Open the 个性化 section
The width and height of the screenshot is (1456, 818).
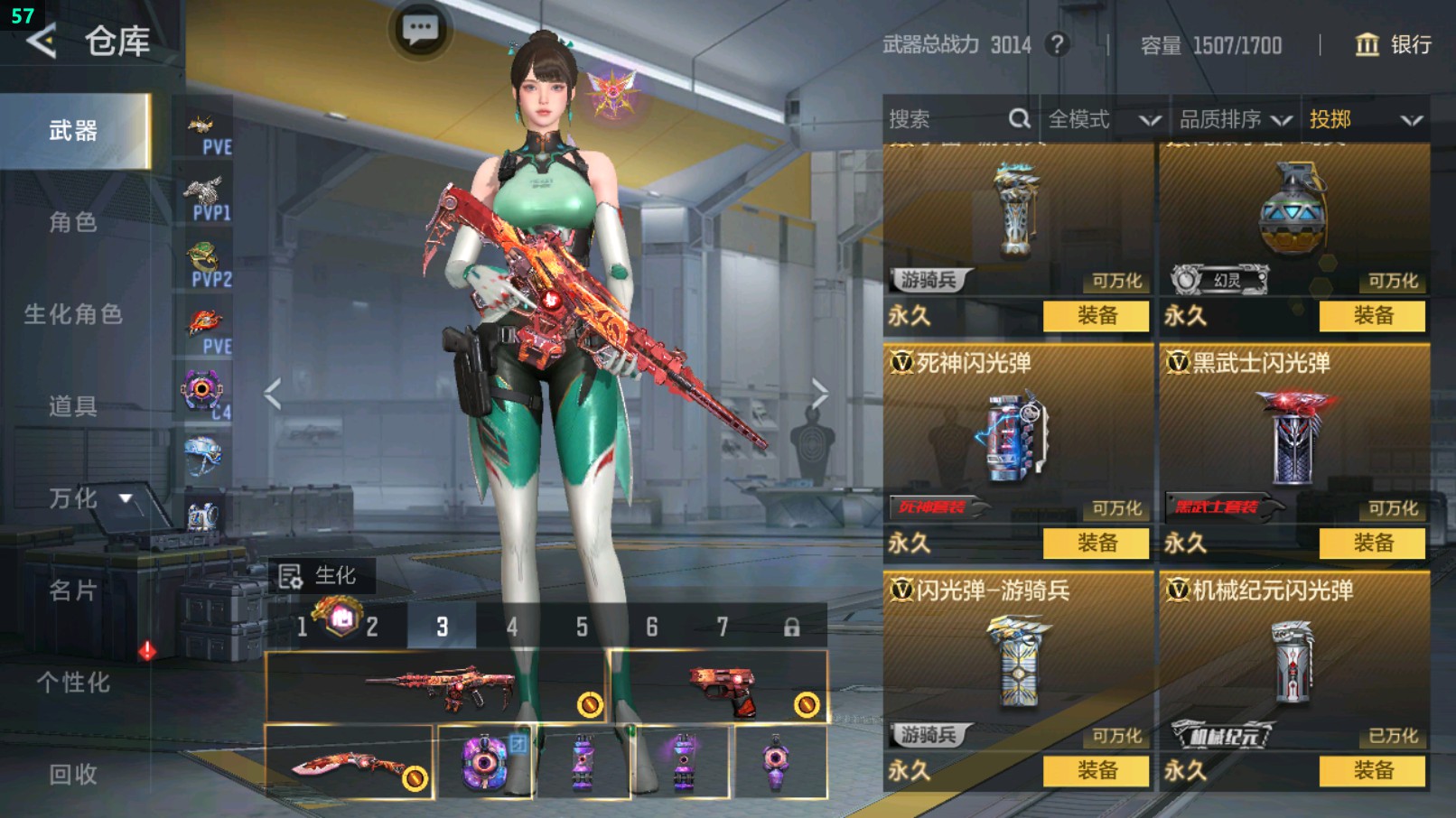73,683
